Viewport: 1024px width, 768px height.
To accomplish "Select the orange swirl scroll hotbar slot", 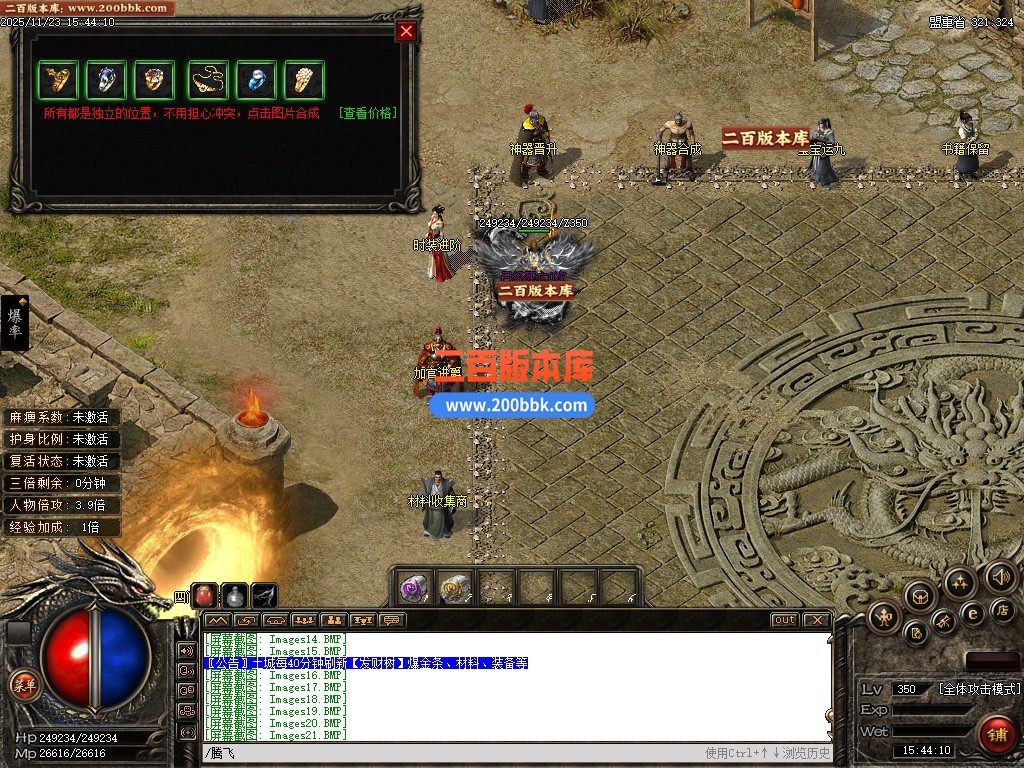I will coord(455,588).
